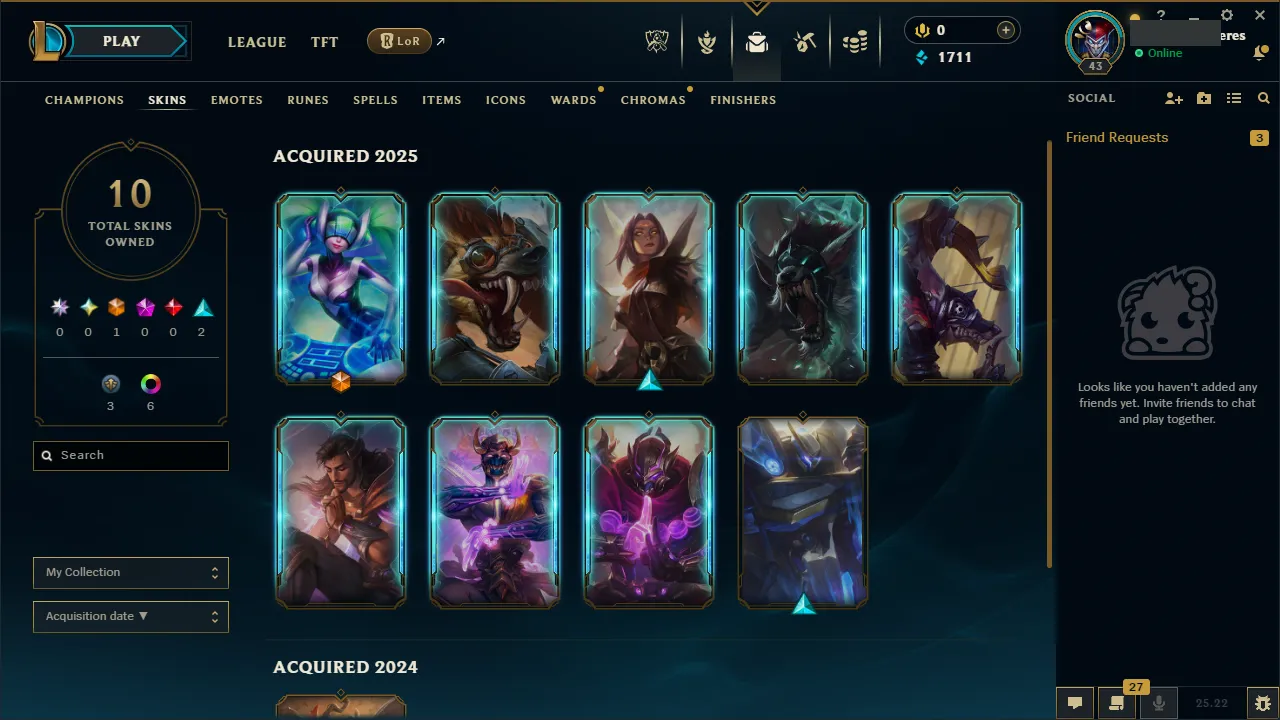Switch to the CHAMPIONS tab
Image resolution: width=1280 pixels, height=720 pixels.
coord(84,100)
